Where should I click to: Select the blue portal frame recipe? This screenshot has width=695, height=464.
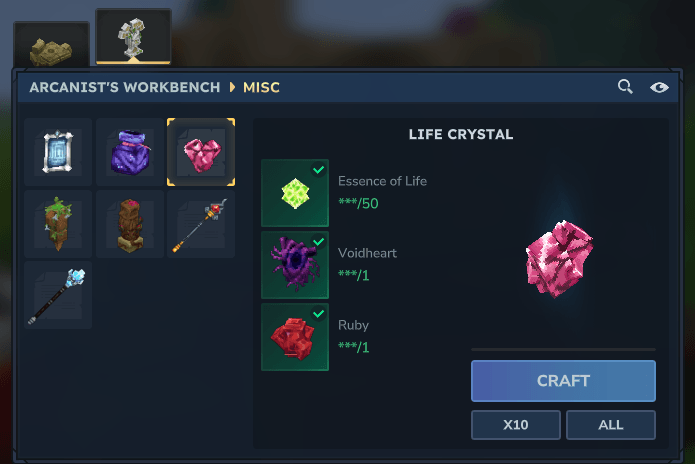click(x=58, y=152)
